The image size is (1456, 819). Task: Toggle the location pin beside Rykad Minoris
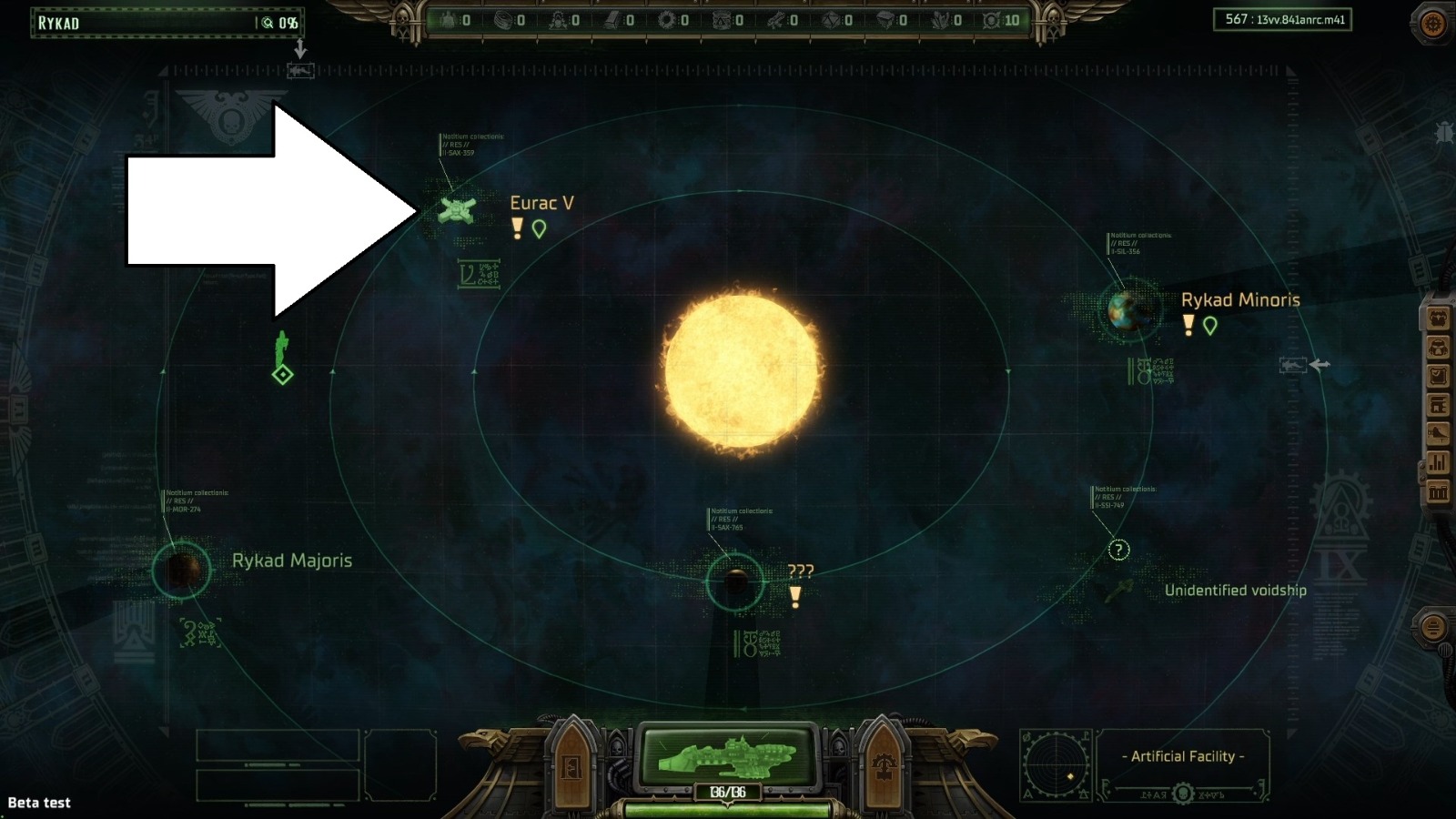pyautogui.click(x=1210, y=324)
